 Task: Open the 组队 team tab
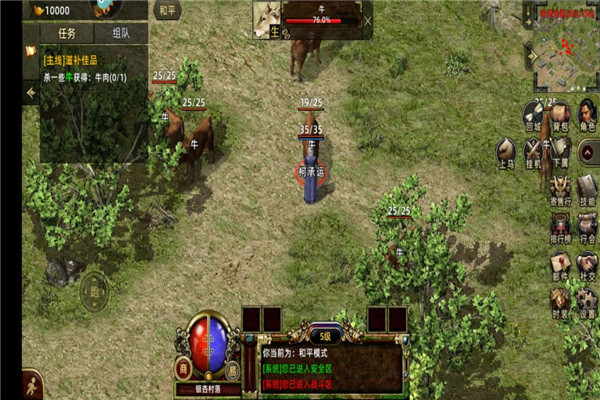click(x=121, y=32)
